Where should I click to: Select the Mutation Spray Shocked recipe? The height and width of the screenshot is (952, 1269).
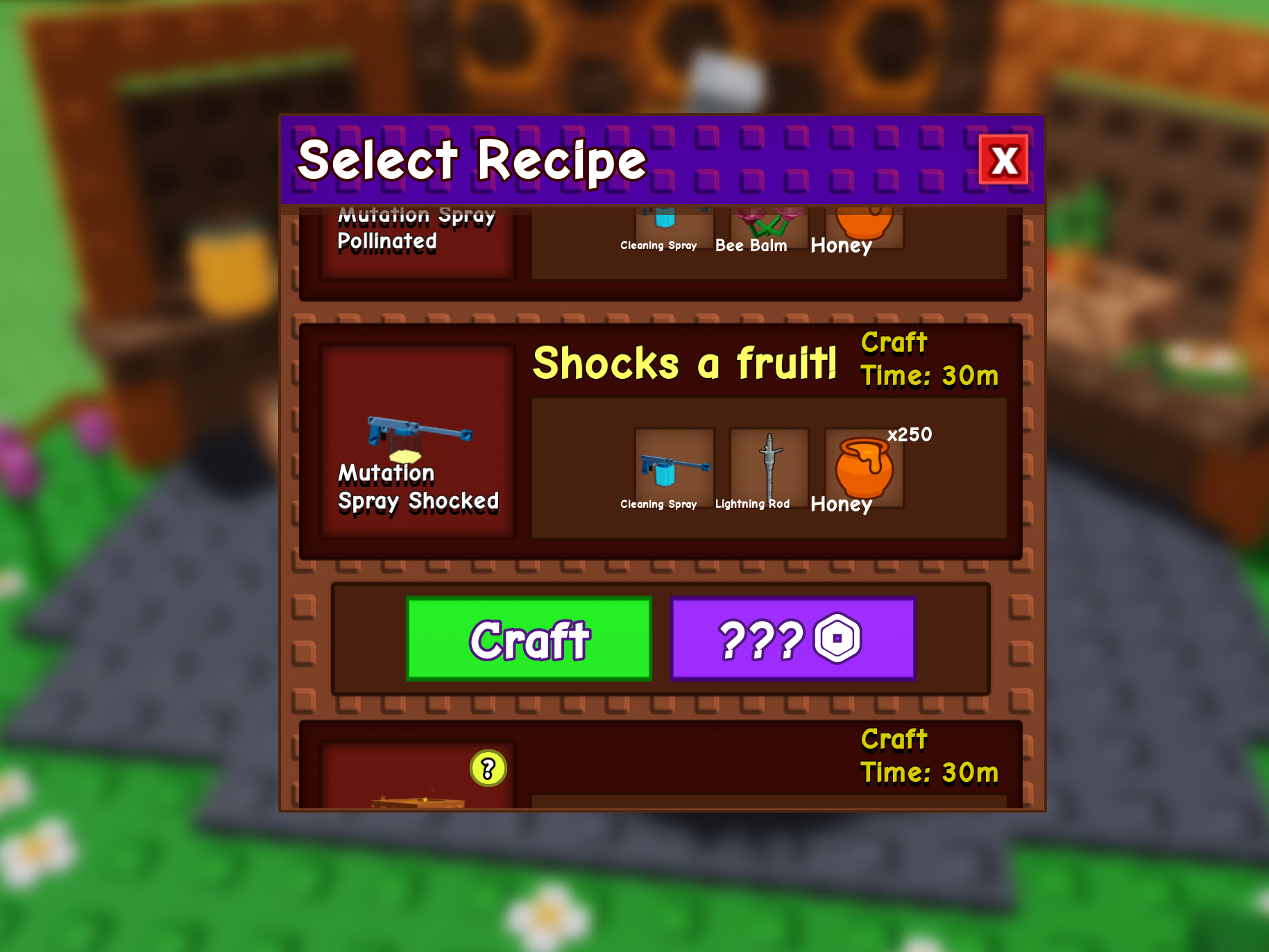click(x=417, y=442)
